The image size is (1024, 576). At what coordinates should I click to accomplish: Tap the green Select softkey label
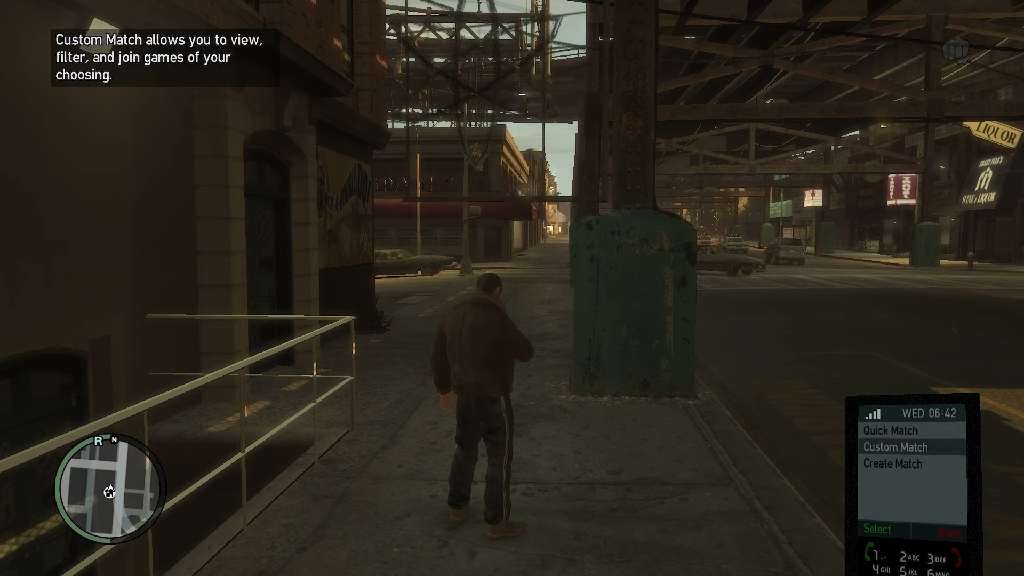(x=877, y=529)
